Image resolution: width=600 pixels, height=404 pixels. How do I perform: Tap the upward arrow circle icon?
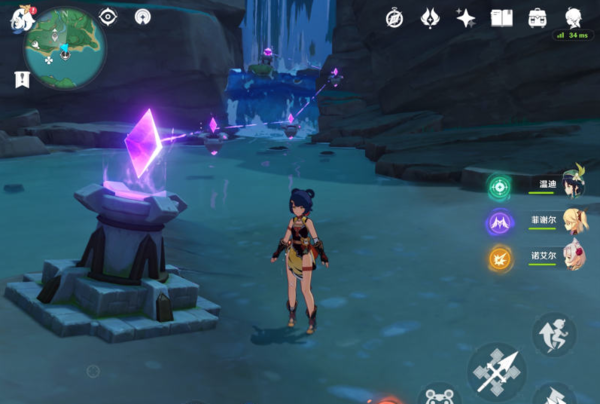point(143,17)
